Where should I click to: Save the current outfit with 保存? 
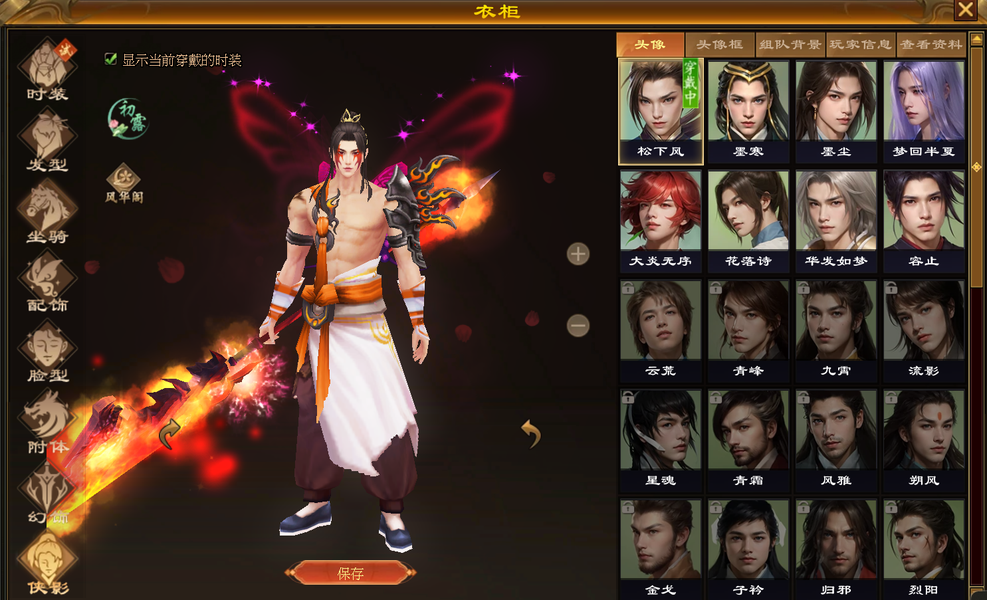[350, 573]
